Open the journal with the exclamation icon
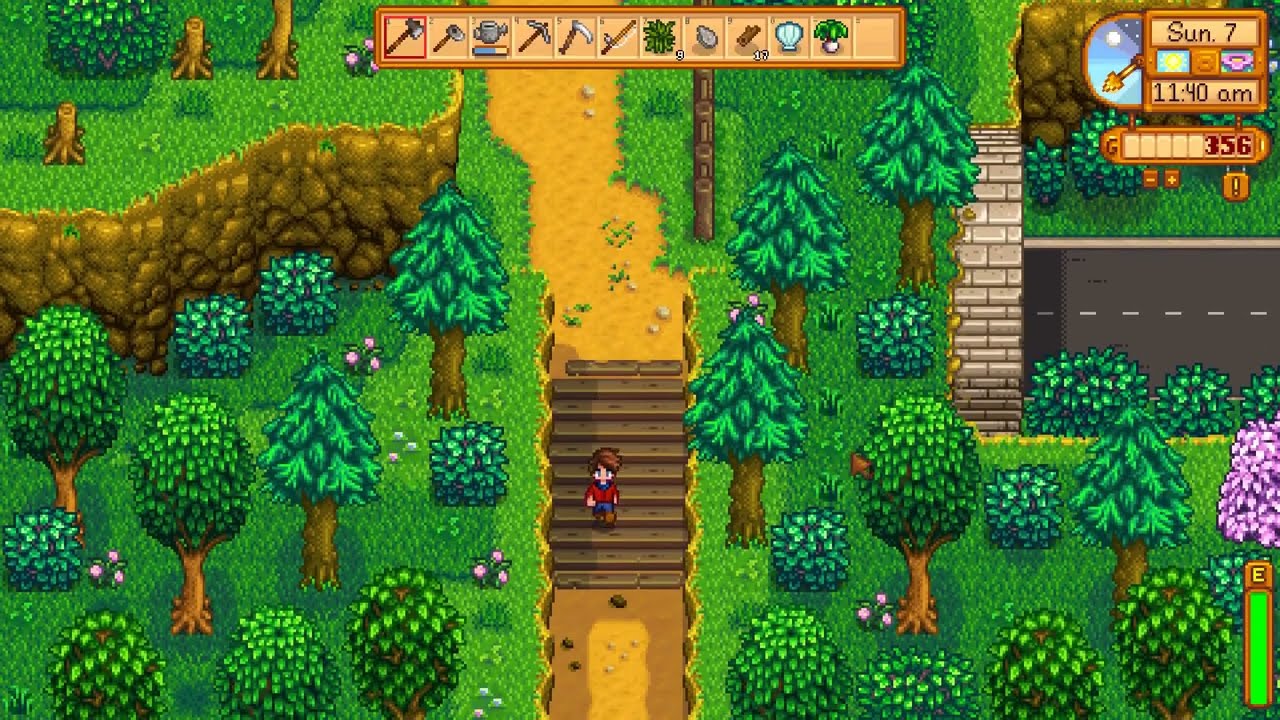Screen dimensions: 1280x720 [x=1236, y=186]
